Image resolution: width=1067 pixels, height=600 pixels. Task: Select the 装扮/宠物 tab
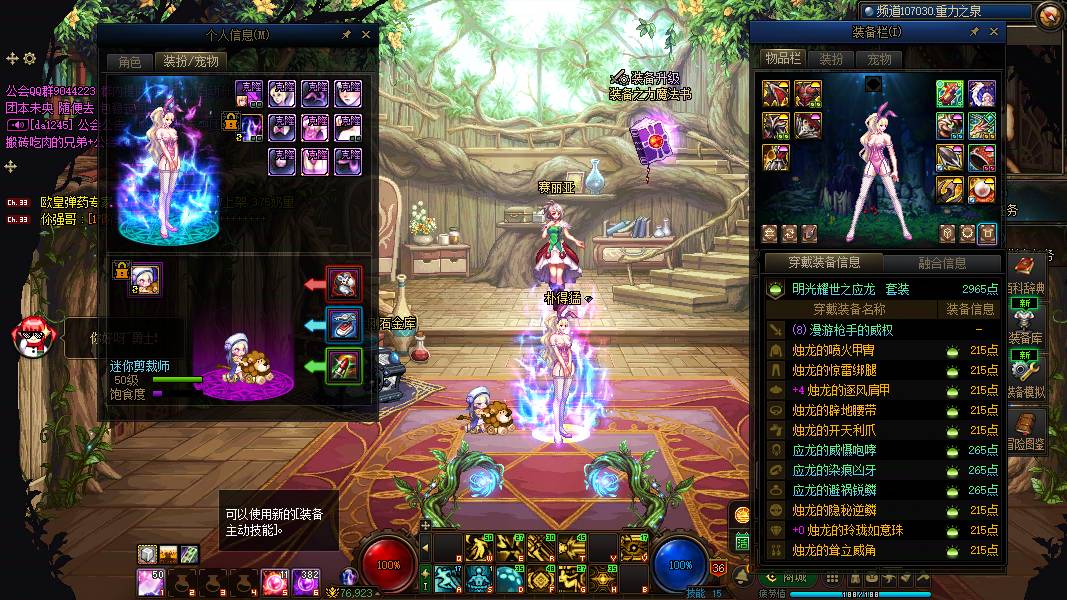[x=190, y=62]
